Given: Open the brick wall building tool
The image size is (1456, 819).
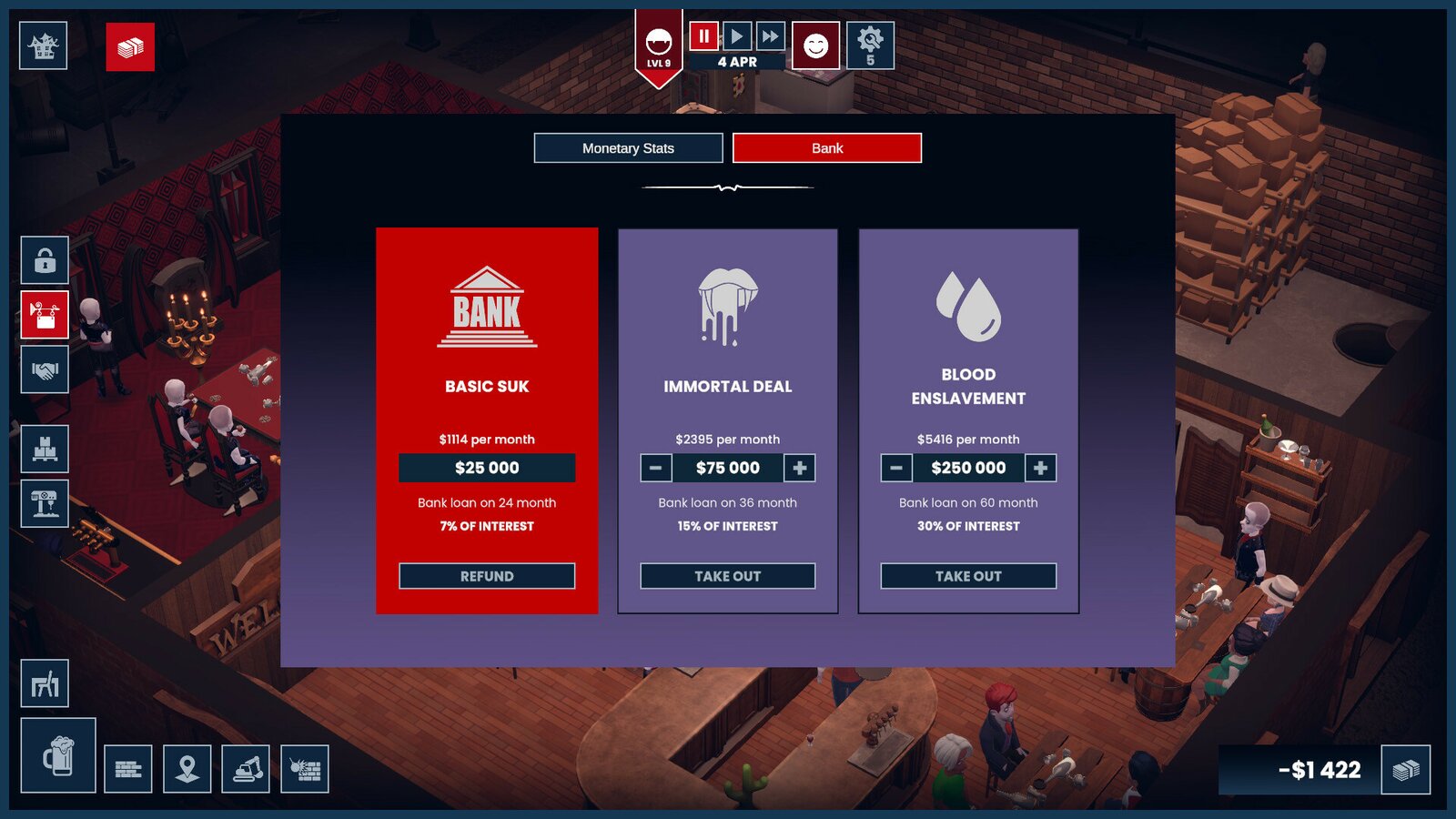Looking at the screenshot, I should (130, 769).
